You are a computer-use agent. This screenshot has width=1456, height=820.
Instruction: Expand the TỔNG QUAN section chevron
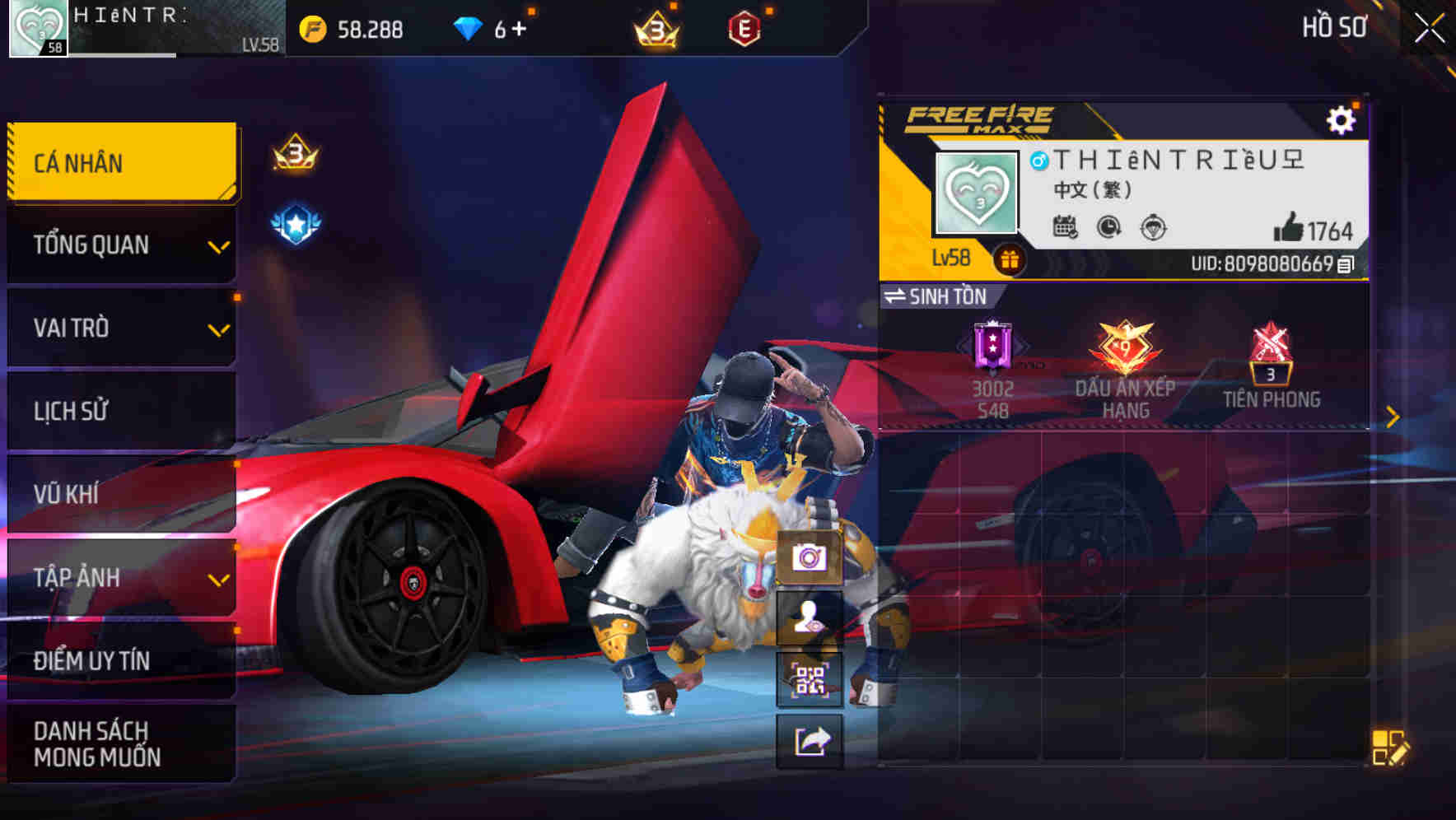[x=218, y=246]
